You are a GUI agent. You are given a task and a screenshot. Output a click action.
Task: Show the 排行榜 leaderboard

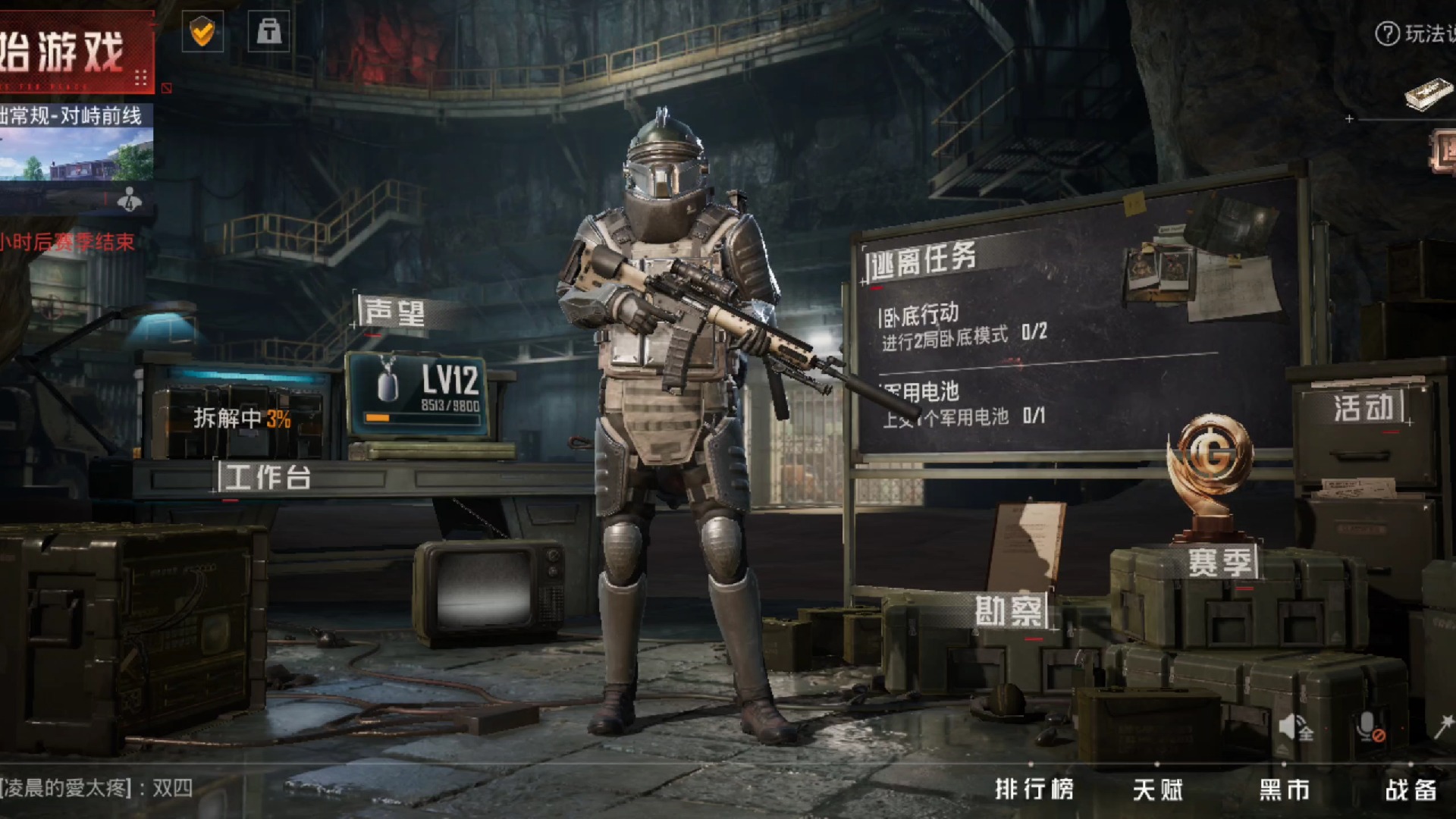[x=1034, y=789]
